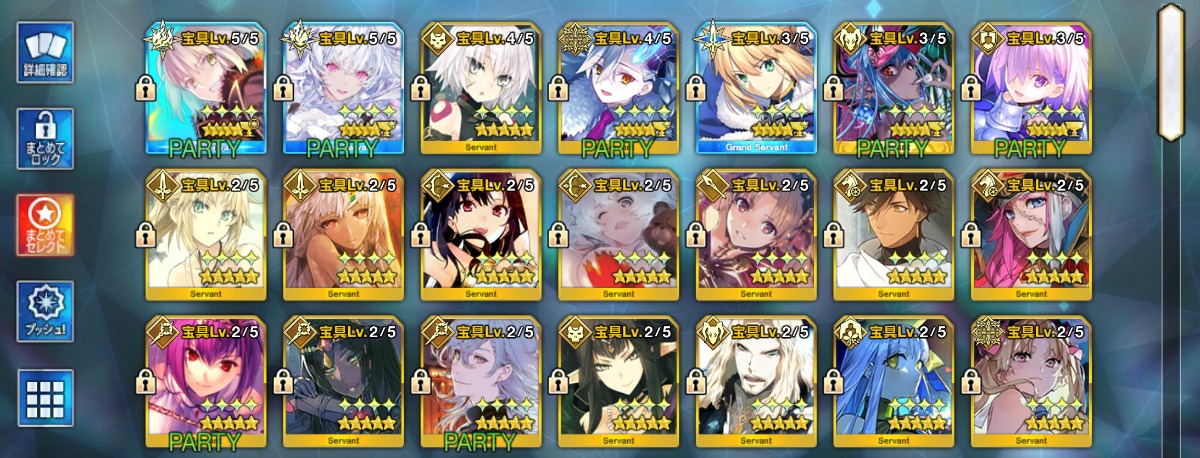1200x458 pixels.
Task: Click the servant list scrollbar handle
Action: tap(1171, 70)
